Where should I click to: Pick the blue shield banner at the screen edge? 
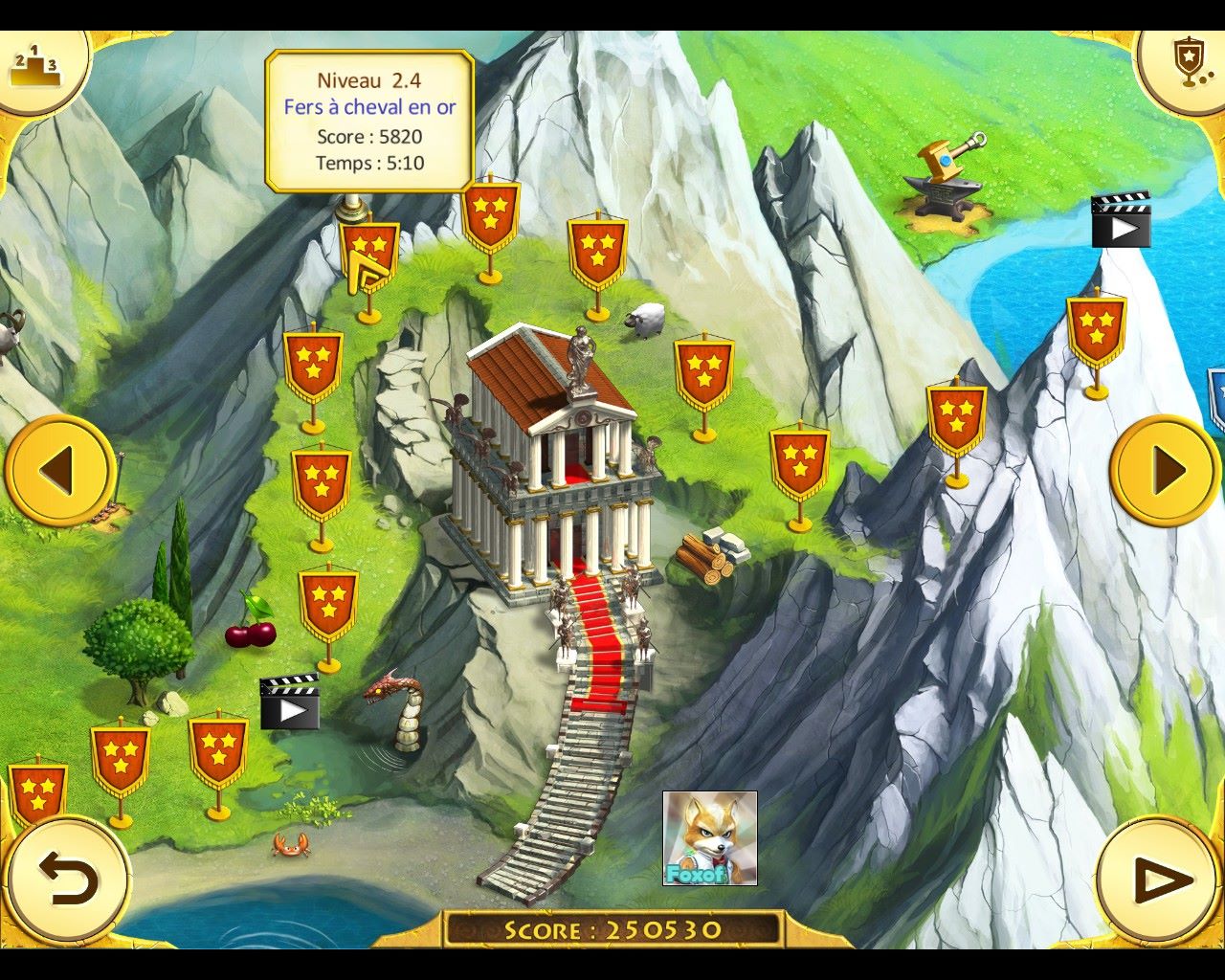tap(1216, 397)
